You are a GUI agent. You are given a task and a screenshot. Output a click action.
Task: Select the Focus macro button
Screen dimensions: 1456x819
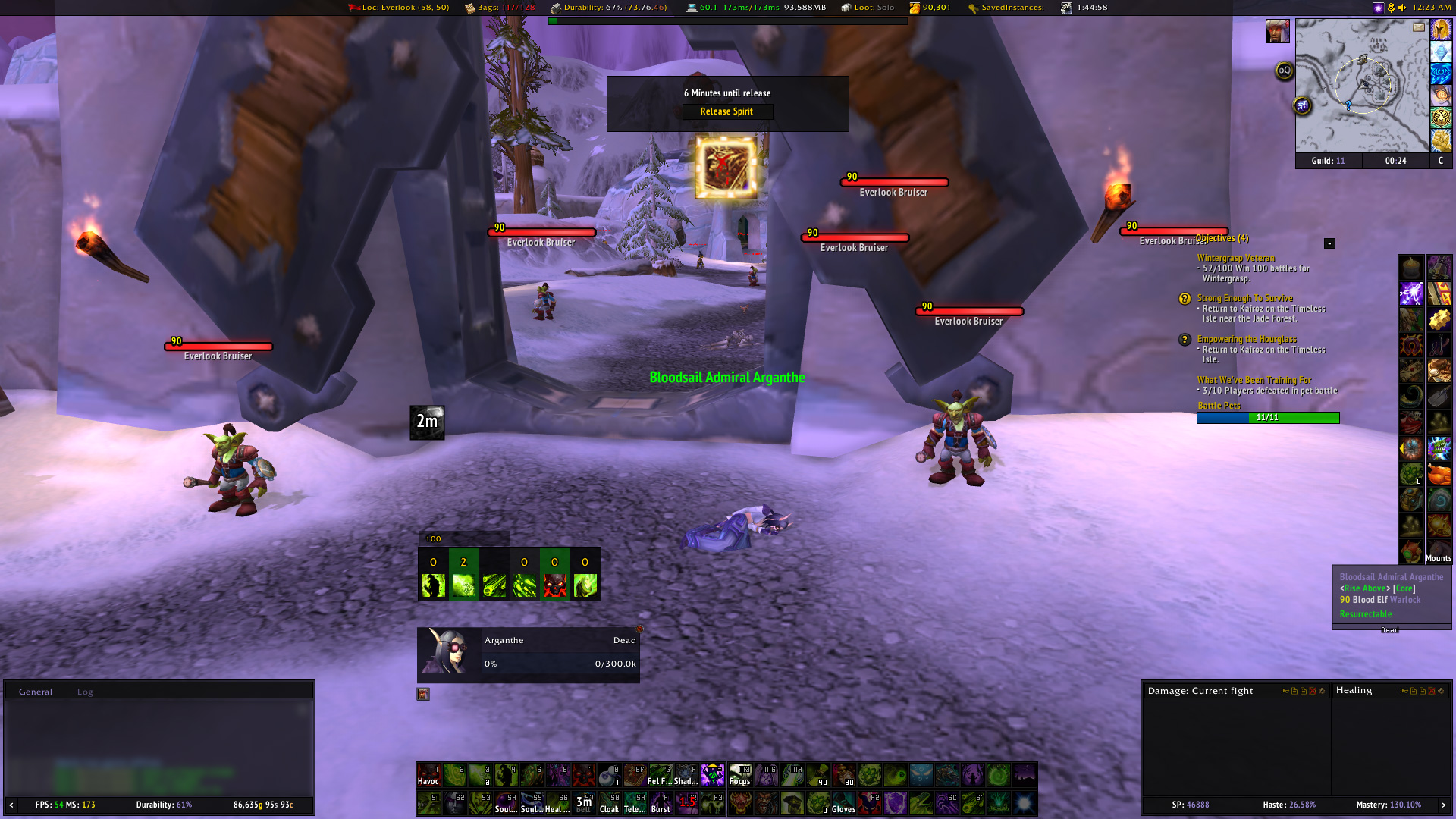coord(739,775)
